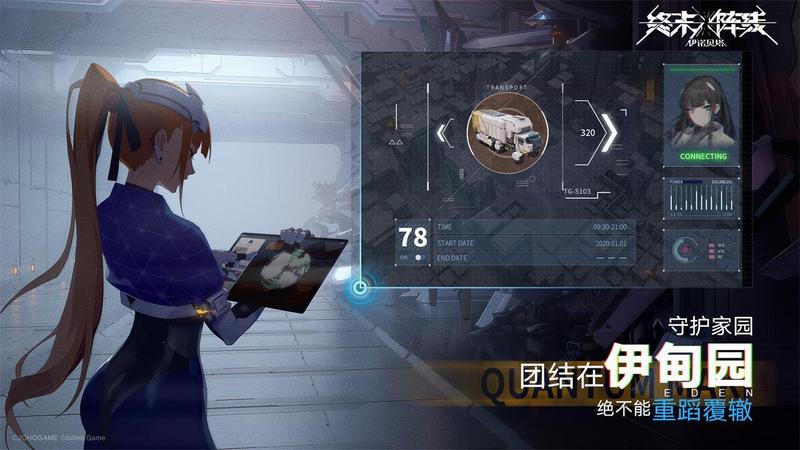
Task: Select the previous transport with the left chevron
Action: (446, 131)
